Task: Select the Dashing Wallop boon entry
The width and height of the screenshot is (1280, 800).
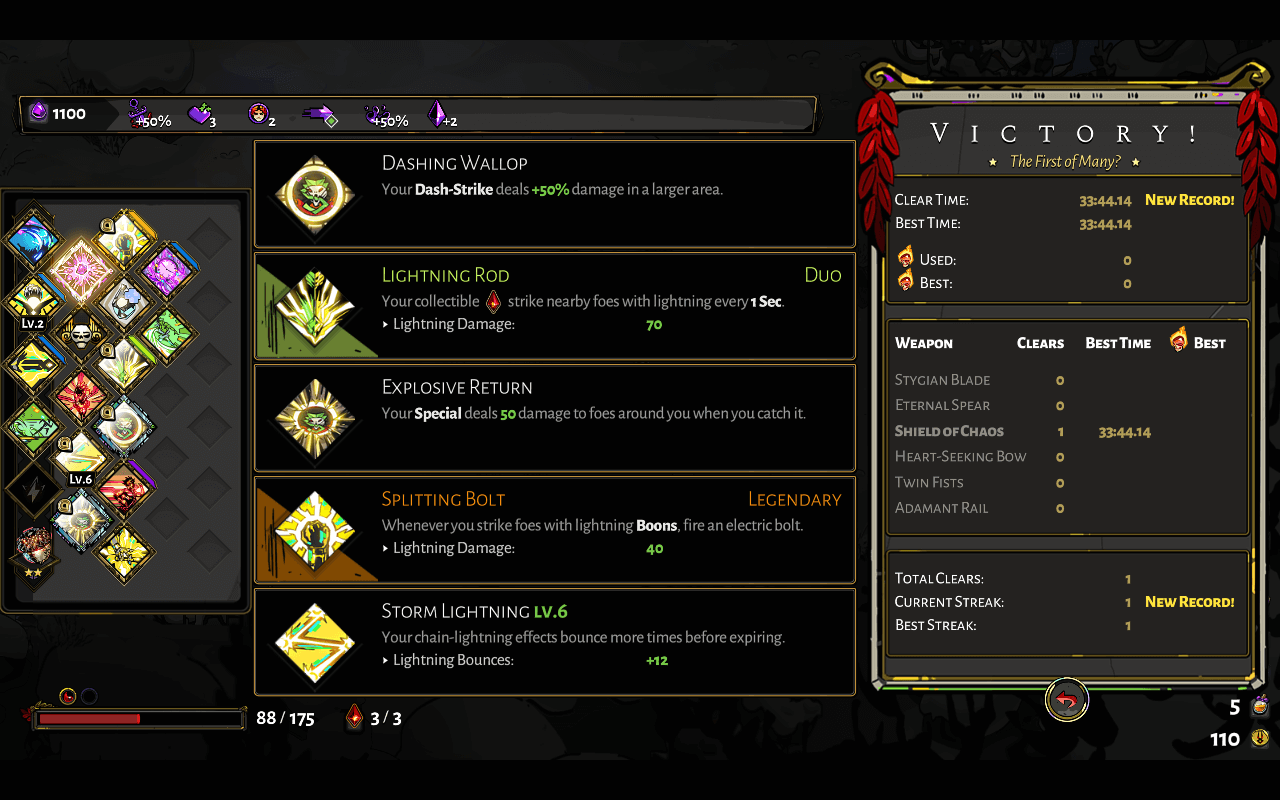Action: (x=554, y=194)
